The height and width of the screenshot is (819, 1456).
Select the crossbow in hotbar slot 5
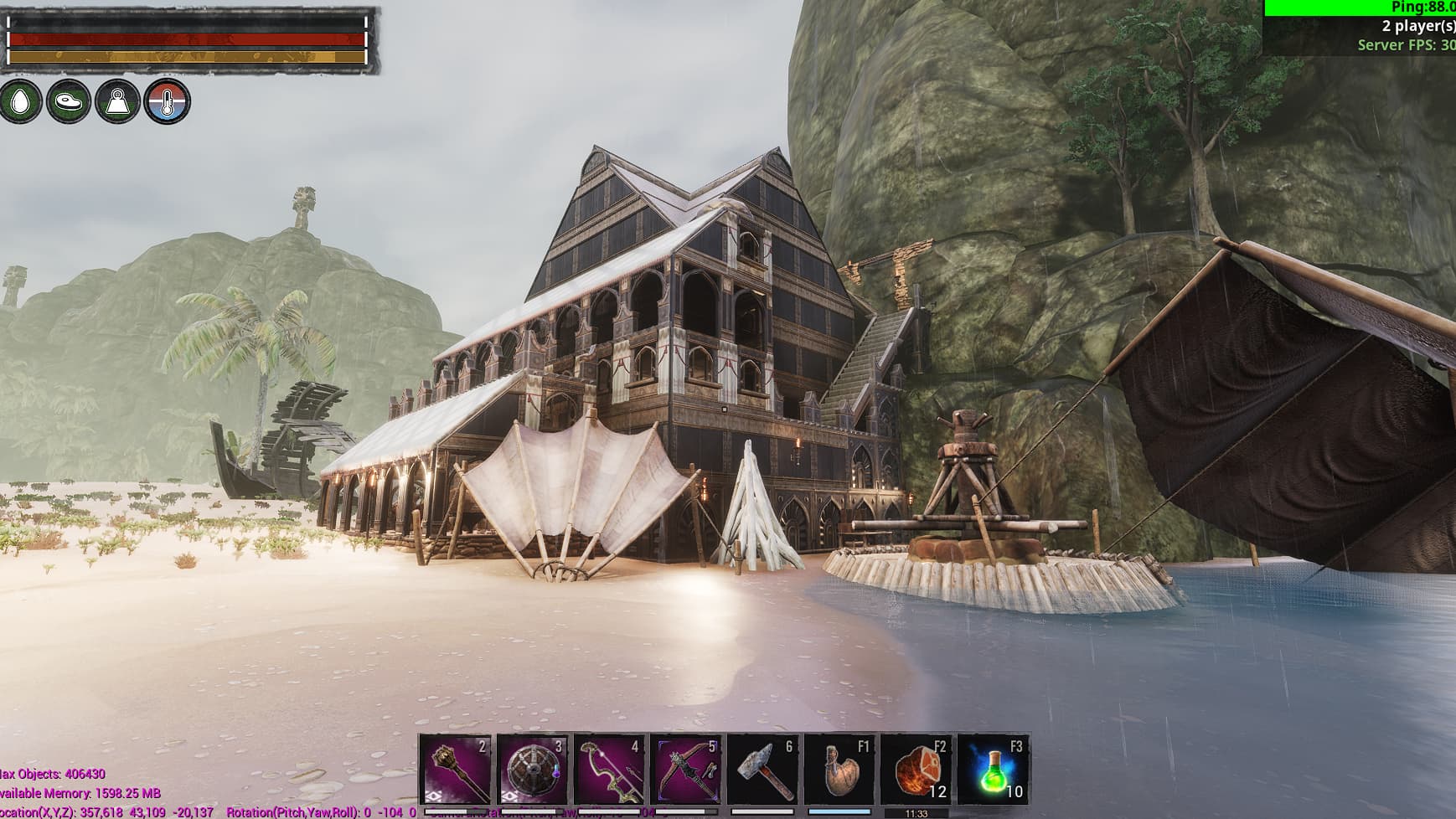[x=686, y=770]
